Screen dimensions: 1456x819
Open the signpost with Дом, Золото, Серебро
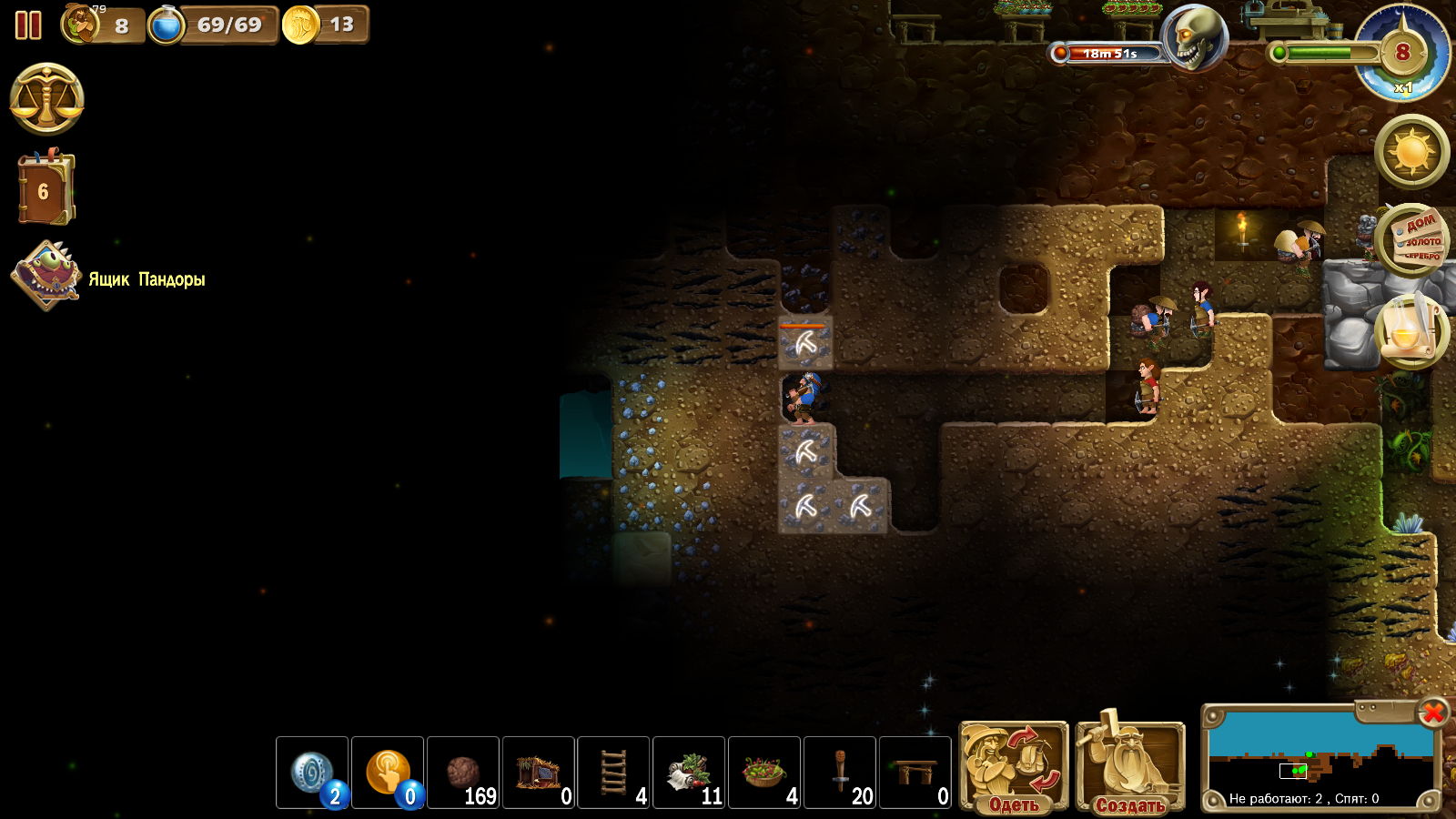coord(1411,239)
